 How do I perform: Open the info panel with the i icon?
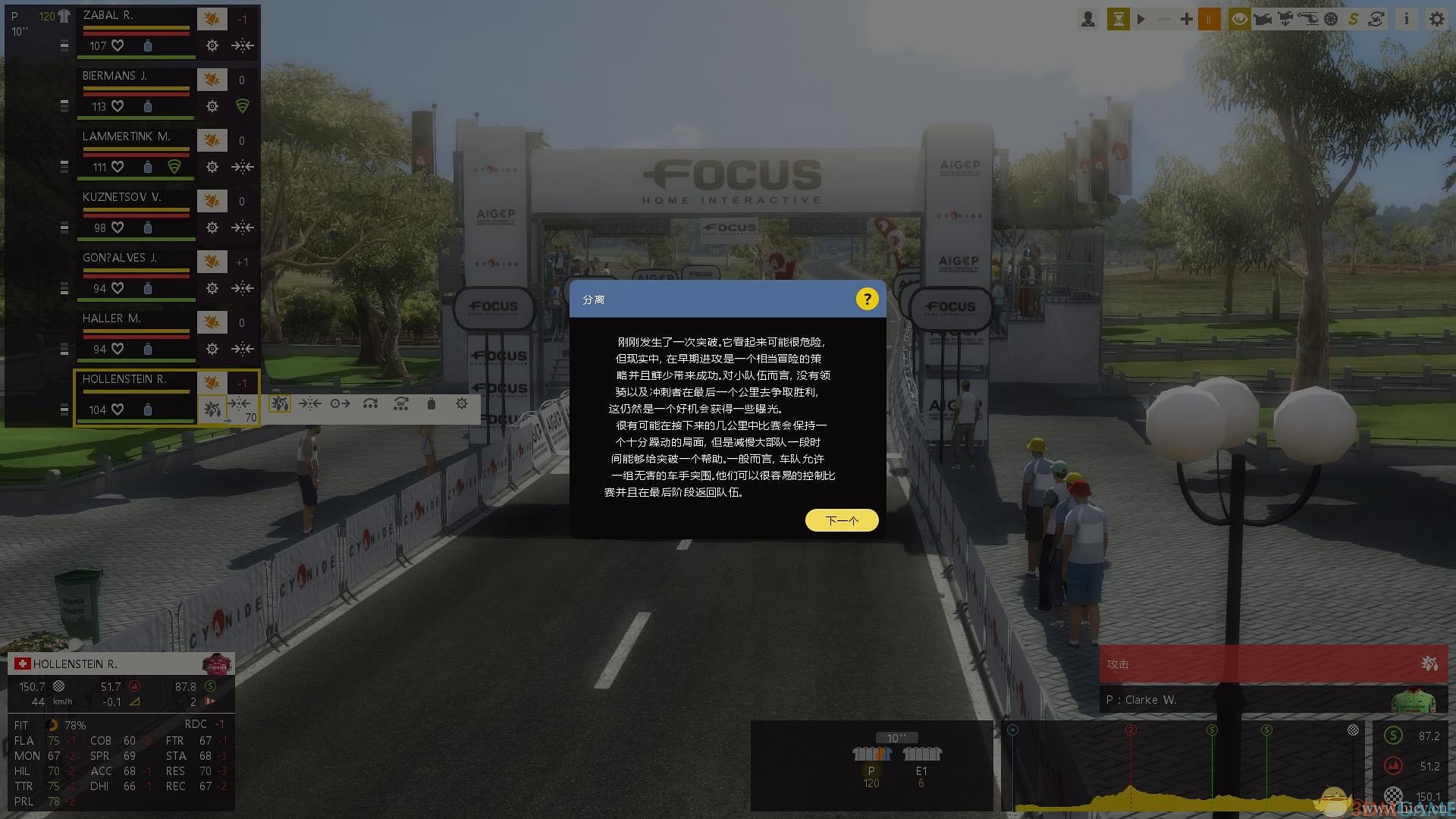point(1406,19)
